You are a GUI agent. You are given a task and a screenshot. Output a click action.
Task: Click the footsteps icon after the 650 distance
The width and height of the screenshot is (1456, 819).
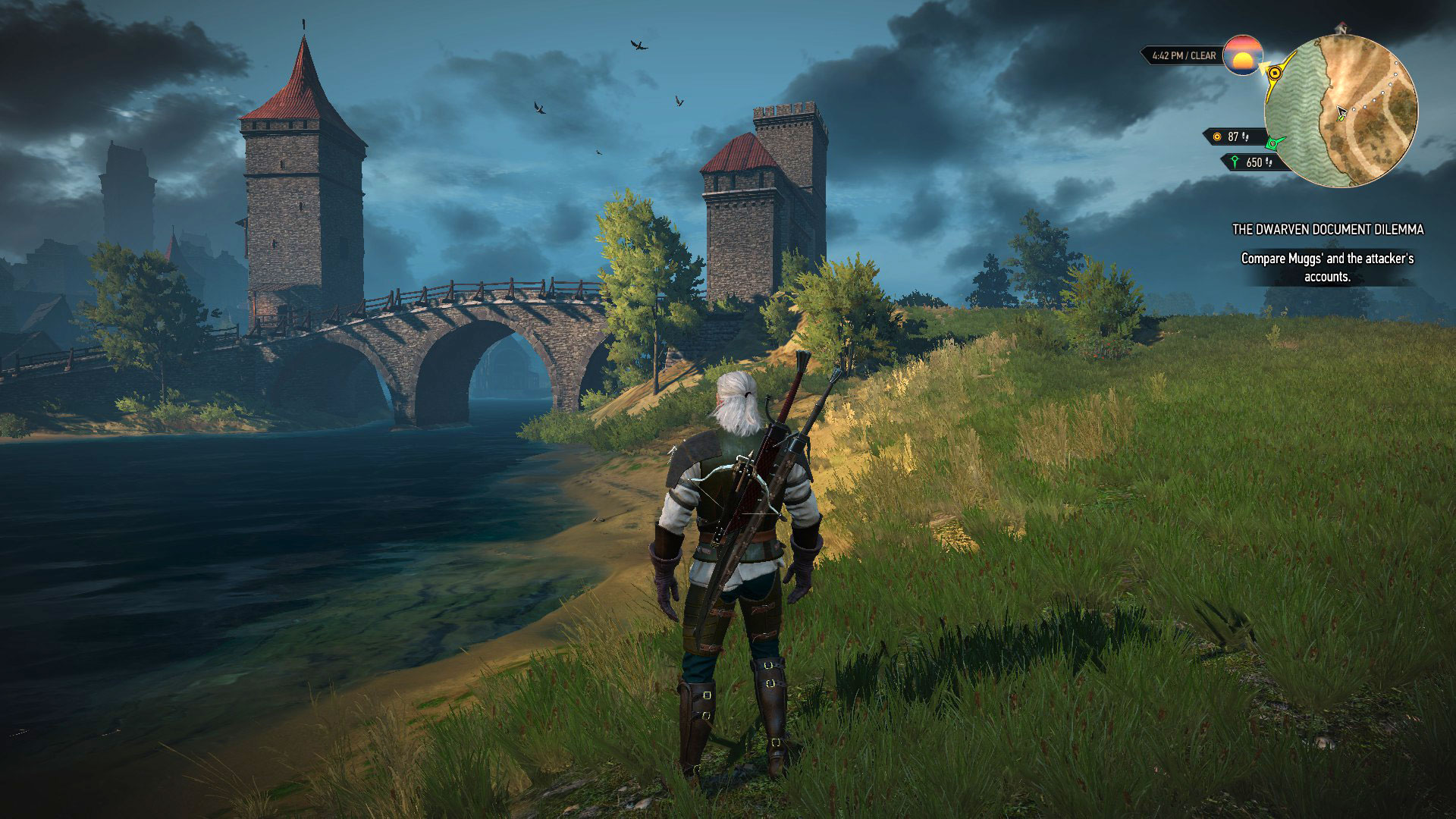1269,162
